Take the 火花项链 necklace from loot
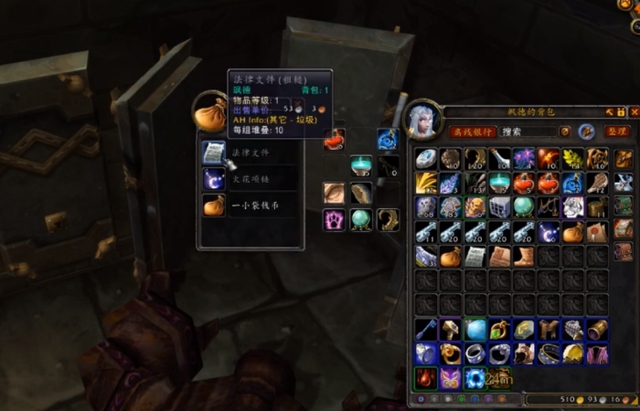 [248, 178]
